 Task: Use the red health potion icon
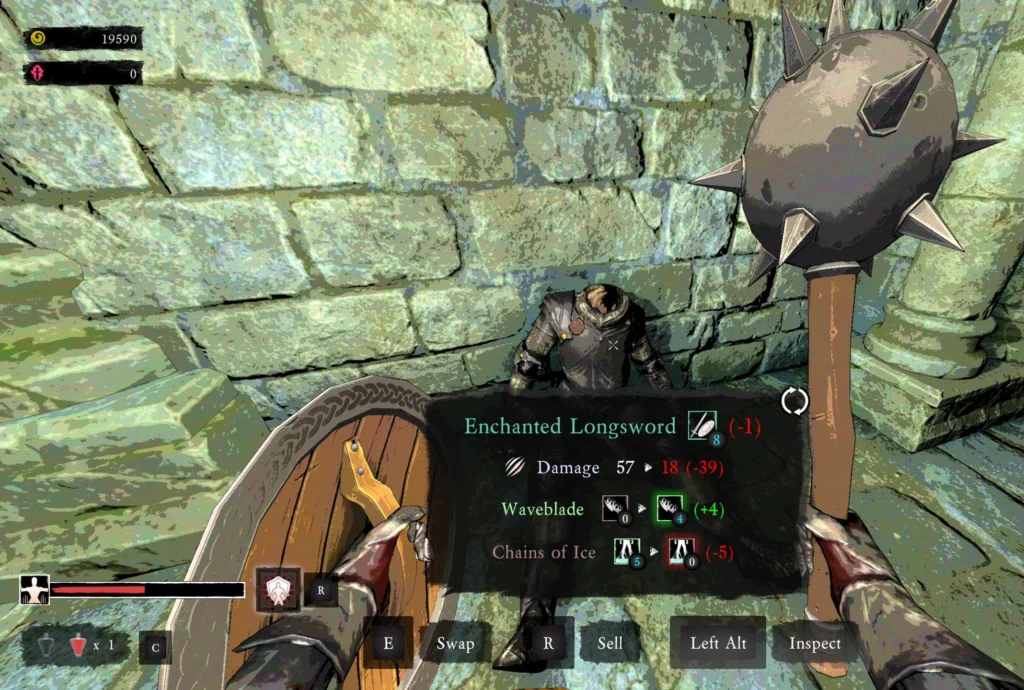coord(78,646)
